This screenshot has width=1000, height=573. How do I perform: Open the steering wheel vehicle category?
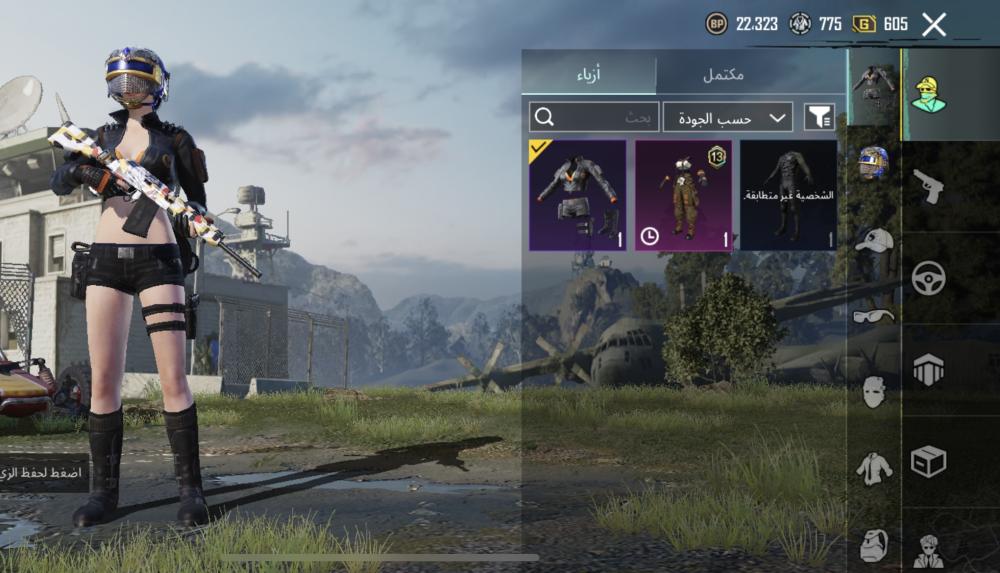point(929,277)
